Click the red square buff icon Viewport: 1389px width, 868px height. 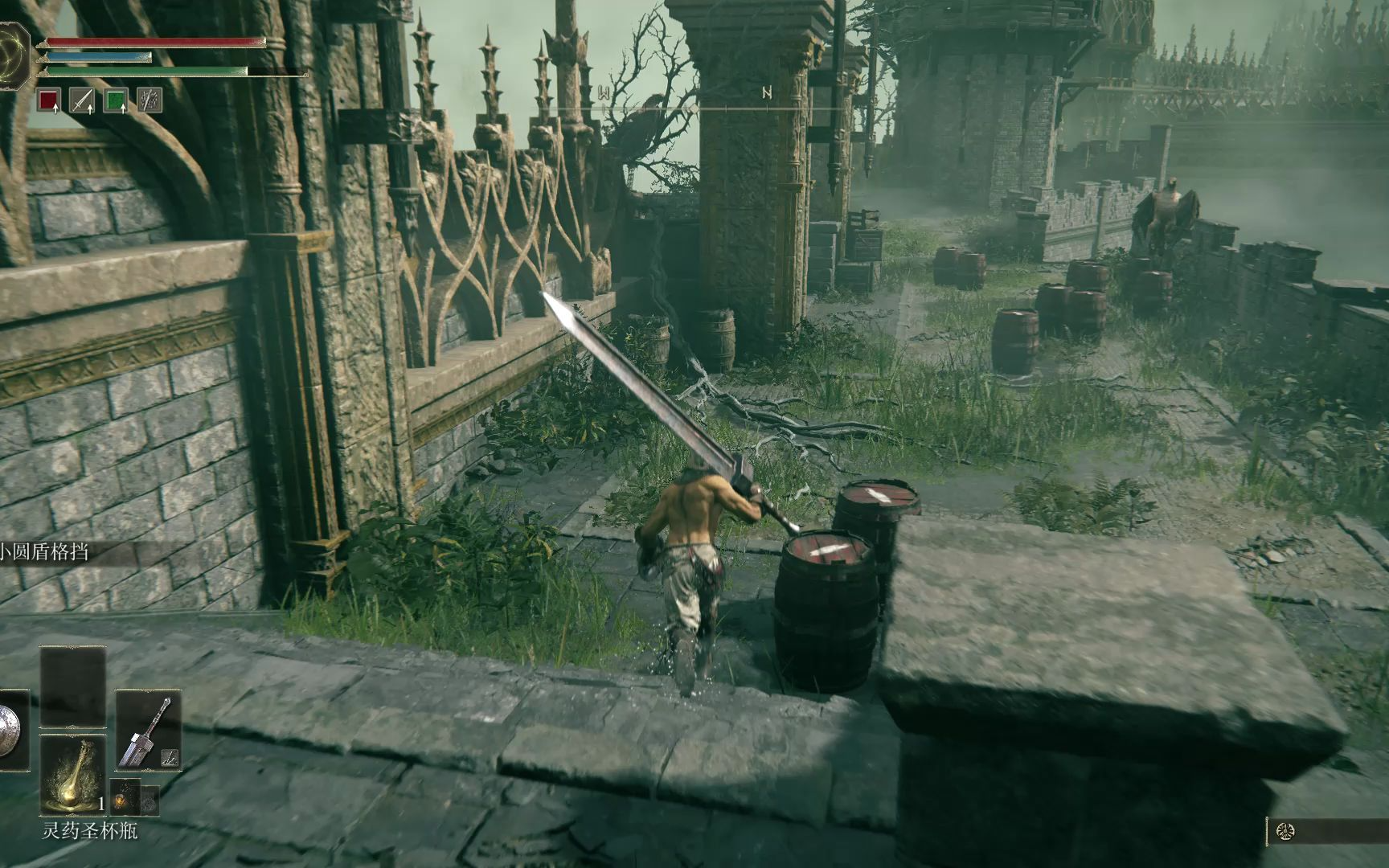coord(50,100)
